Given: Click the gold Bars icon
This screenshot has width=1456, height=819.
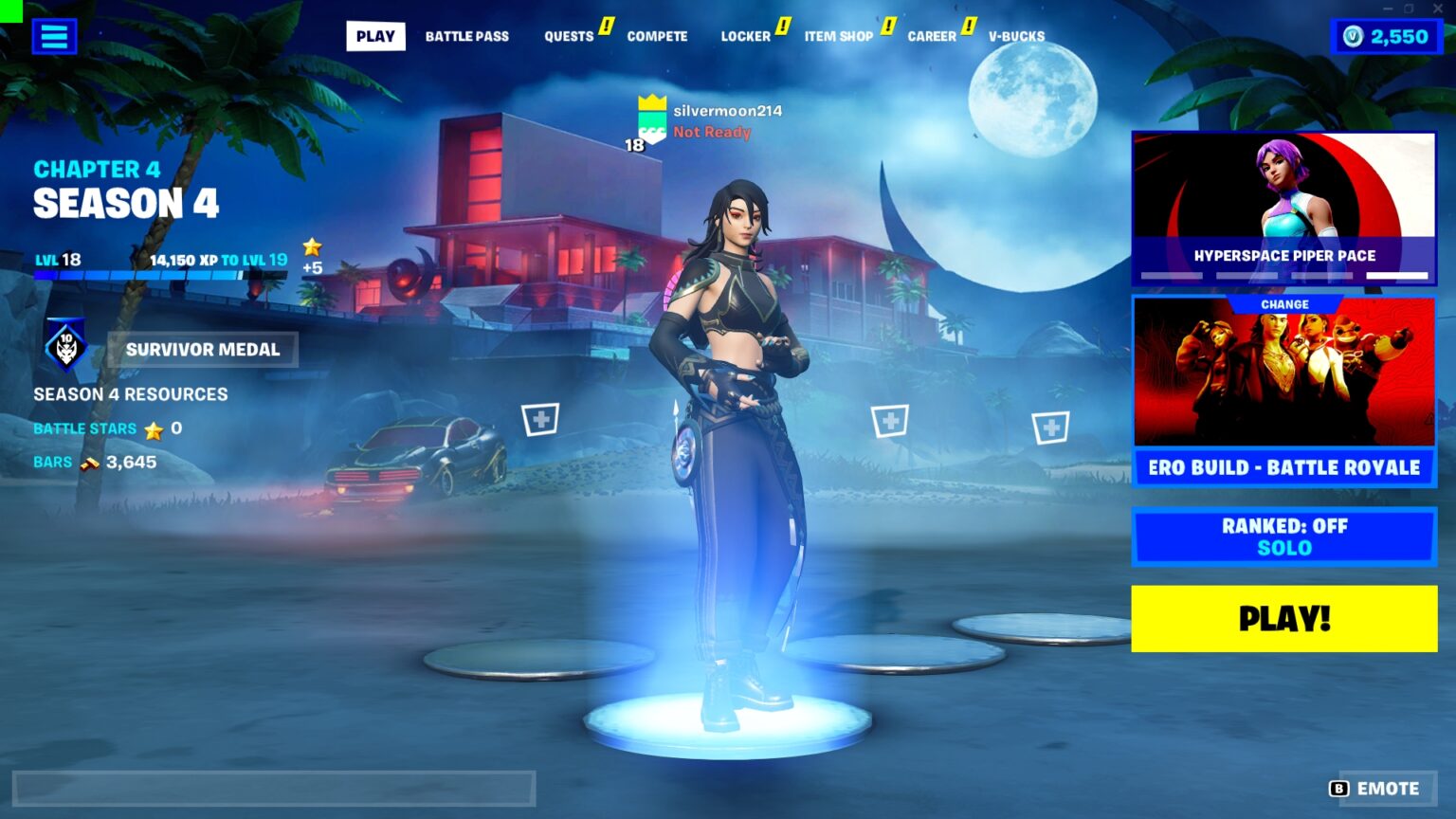Looking at the screenshot, I should click(91, 462).
